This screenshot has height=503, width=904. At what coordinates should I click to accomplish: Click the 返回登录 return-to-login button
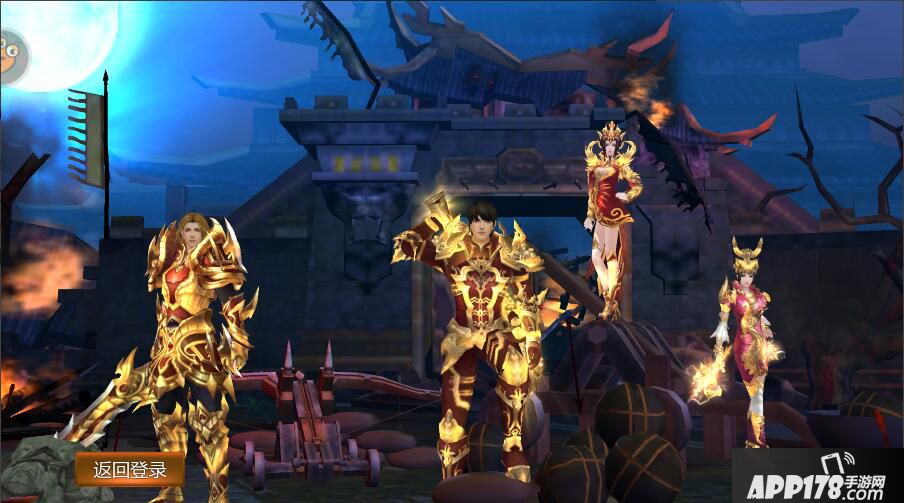[x=130, y=468]
